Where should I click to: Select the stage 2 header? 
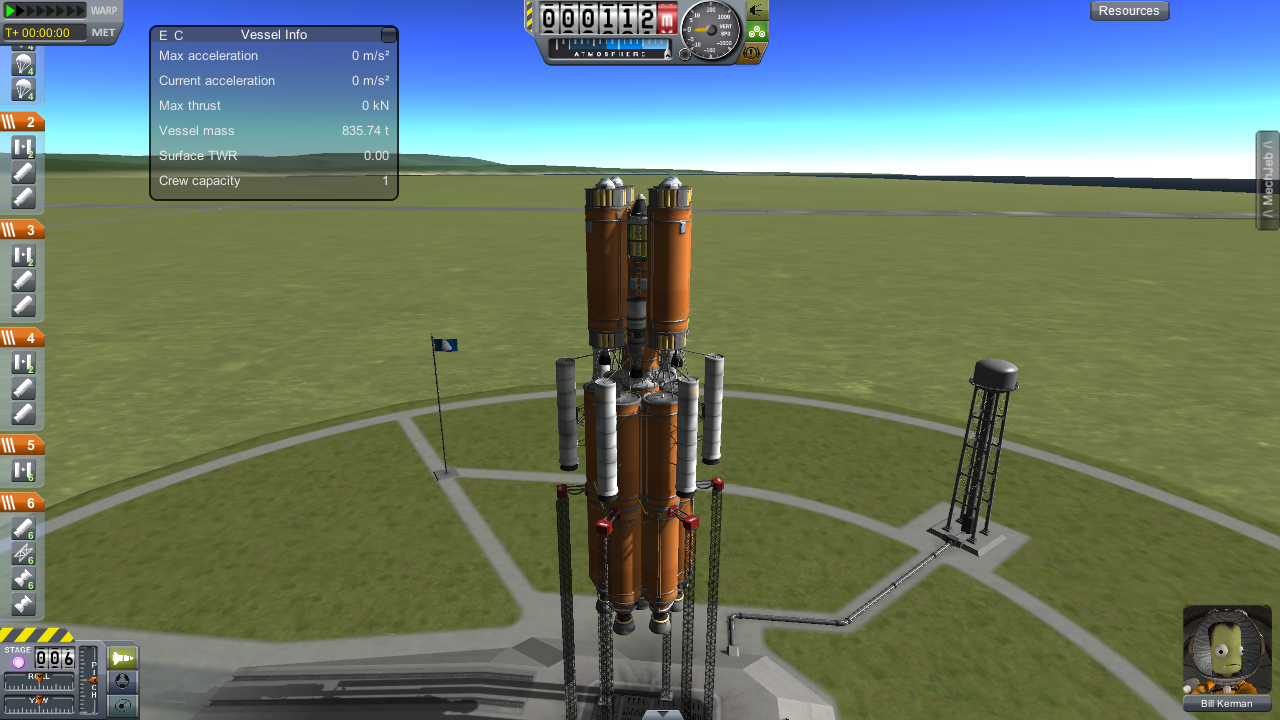(22, 122)
